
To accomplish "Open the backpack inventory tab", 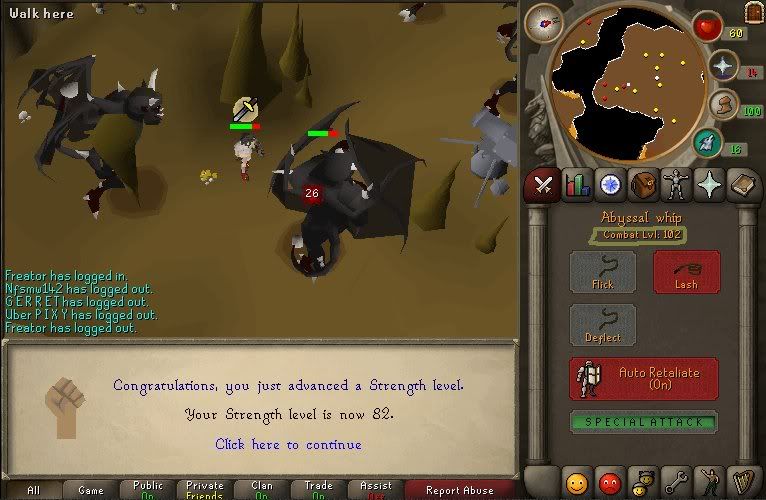I will pos(645,184).
